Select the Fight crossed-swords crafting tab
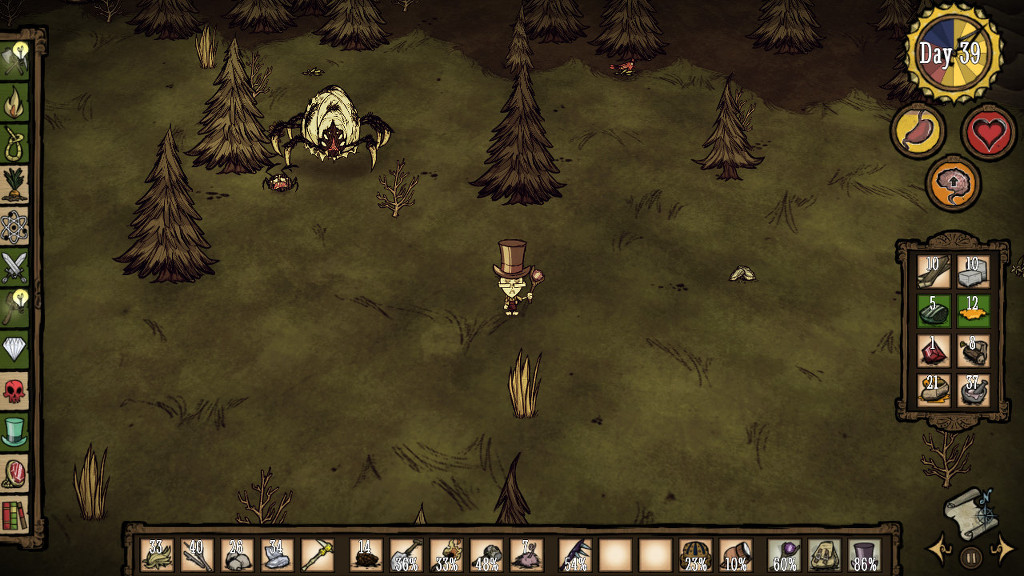 coord(15,266)
